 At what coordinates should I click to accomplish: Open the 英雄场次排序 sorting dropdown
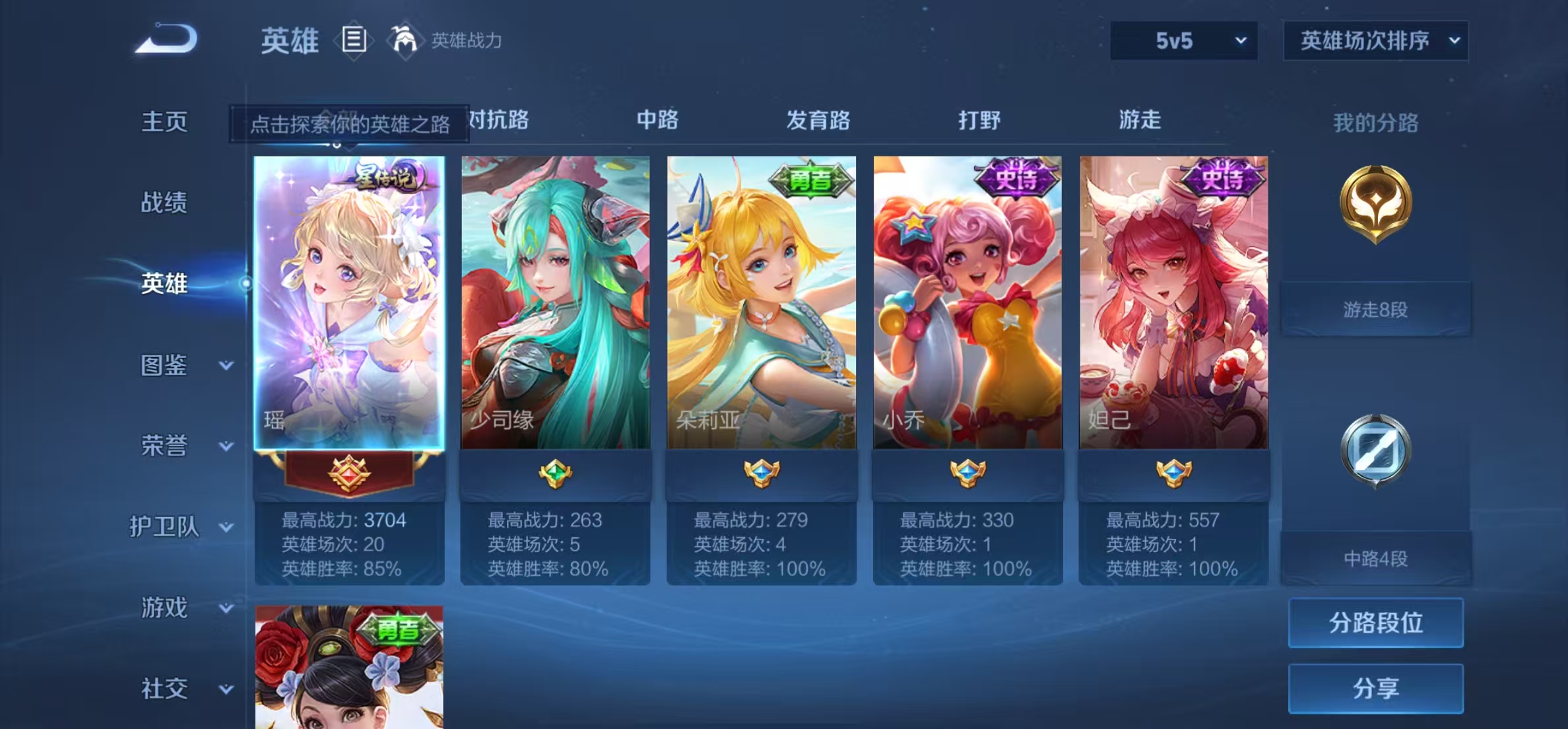click(x=1375, y=41)
